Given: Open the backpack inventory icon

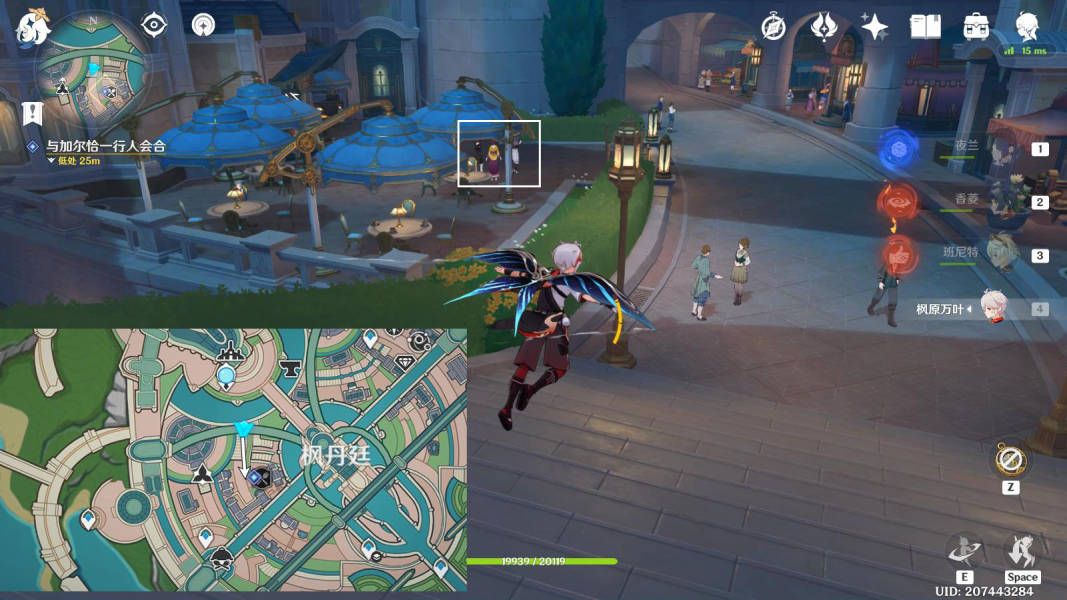Looking at the screenshot, I should [976, 27].
